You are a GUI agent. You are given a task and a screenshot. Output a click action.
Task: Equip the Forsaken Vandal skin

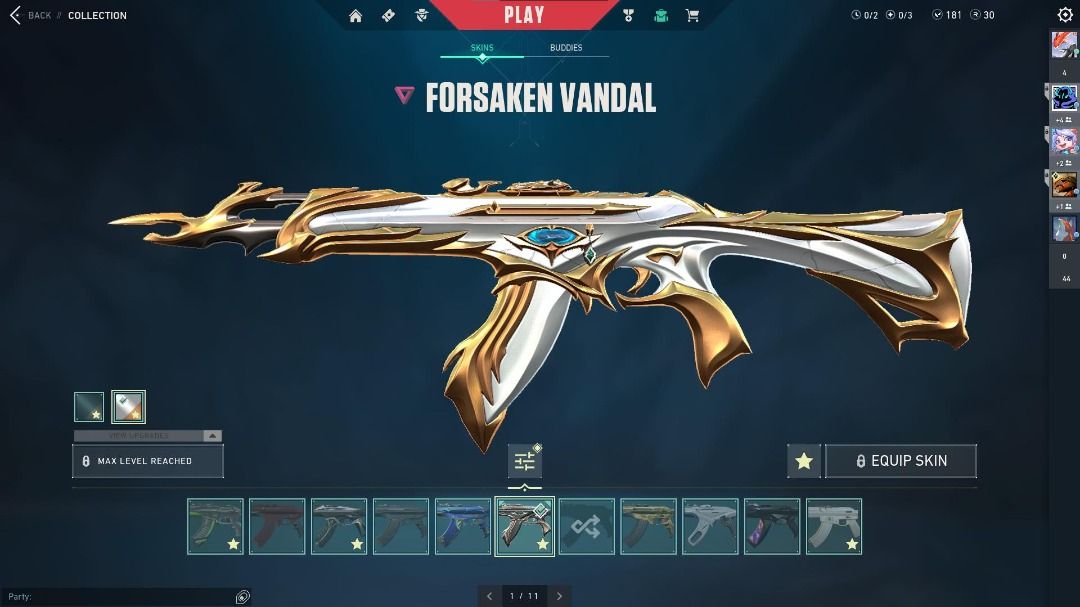tap(900, 461)
